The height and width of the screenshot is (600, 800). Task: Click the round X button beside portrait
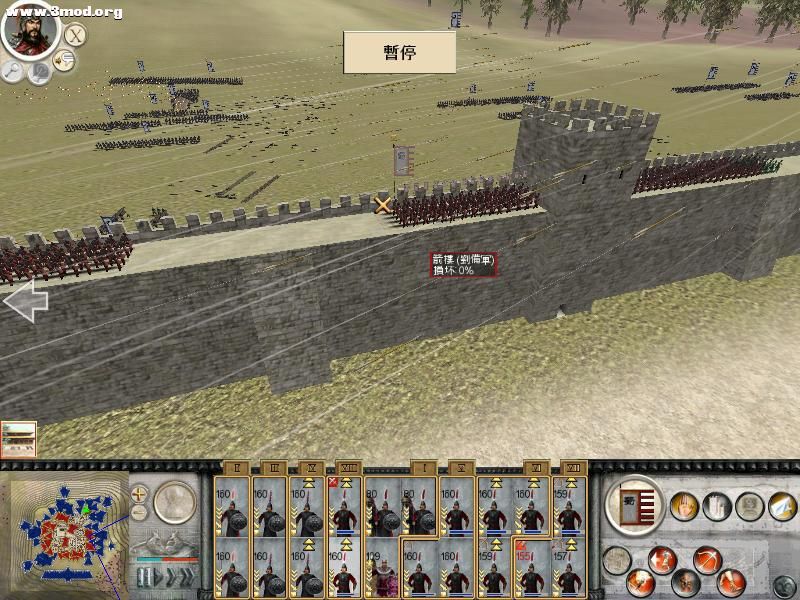74,36
